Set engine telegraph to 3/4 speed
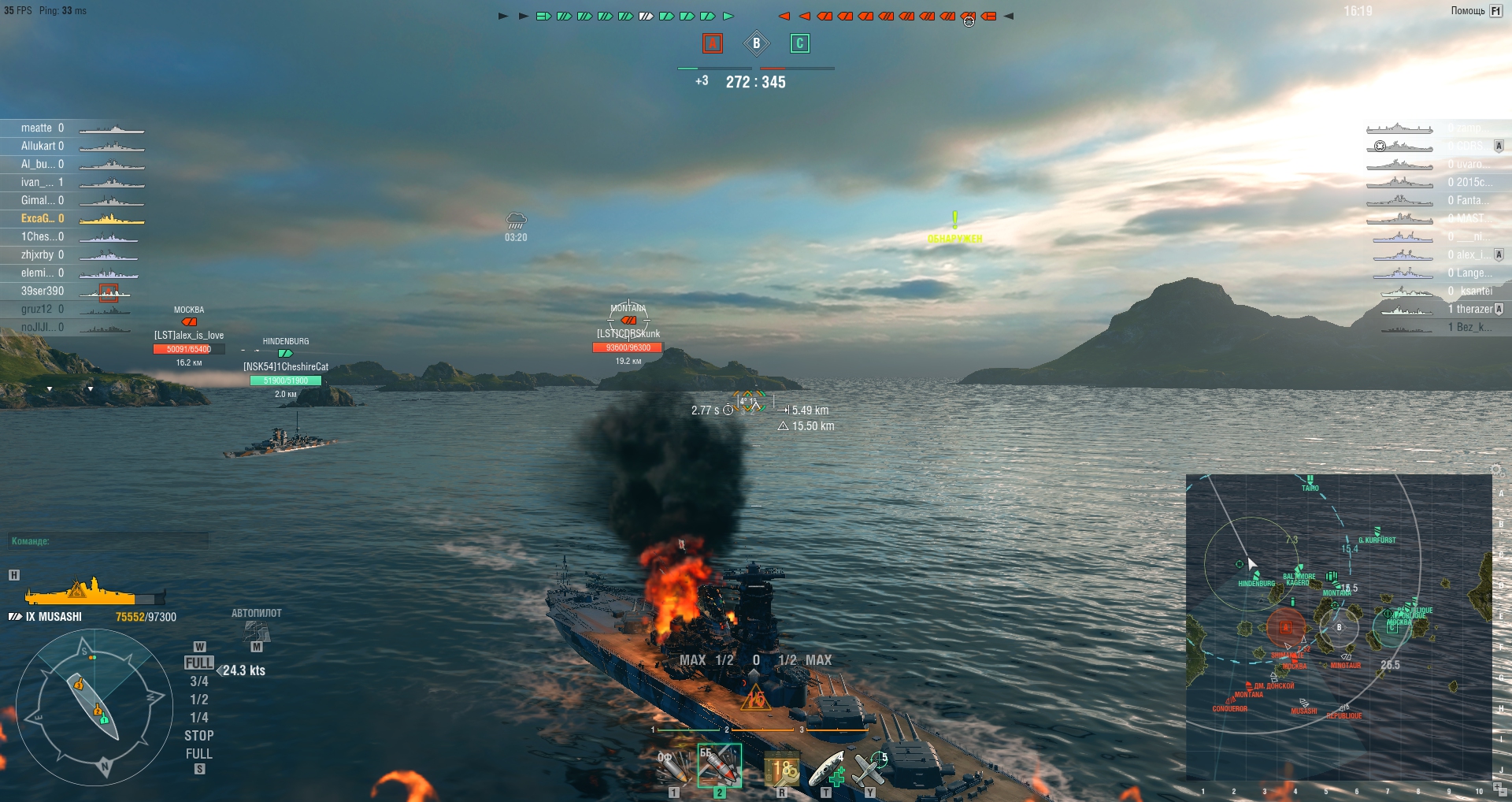Viewport: 1512px width, 802px height. click(199, 681)
